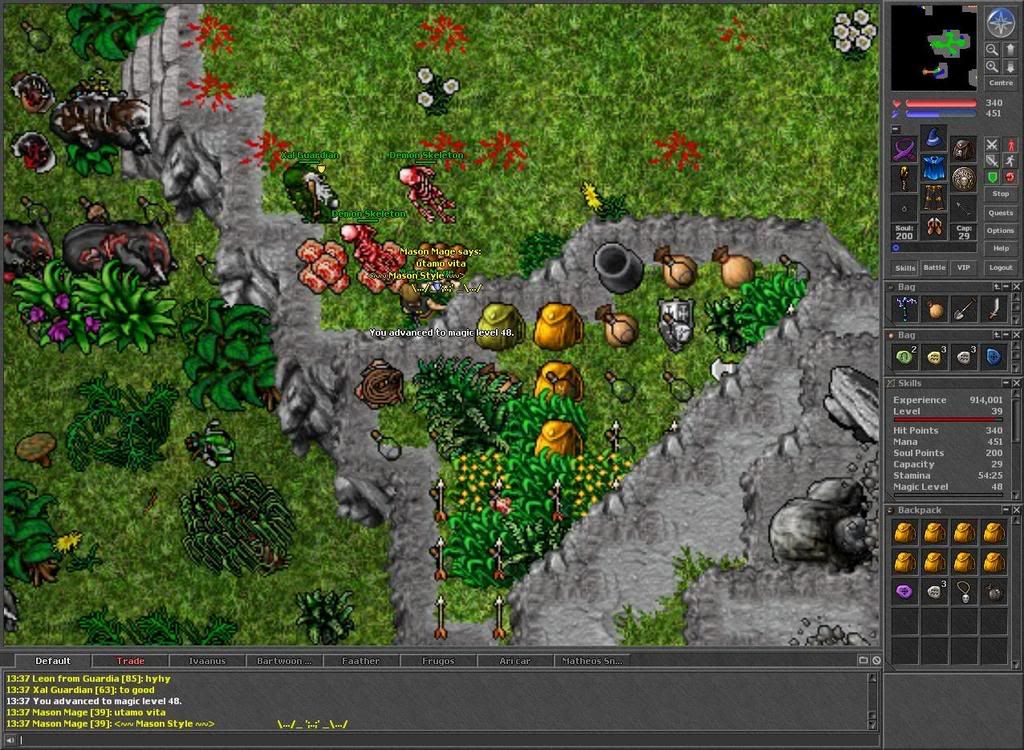Select the shovel in the Bag
The image size is (1024, 750).
[963, 309]
